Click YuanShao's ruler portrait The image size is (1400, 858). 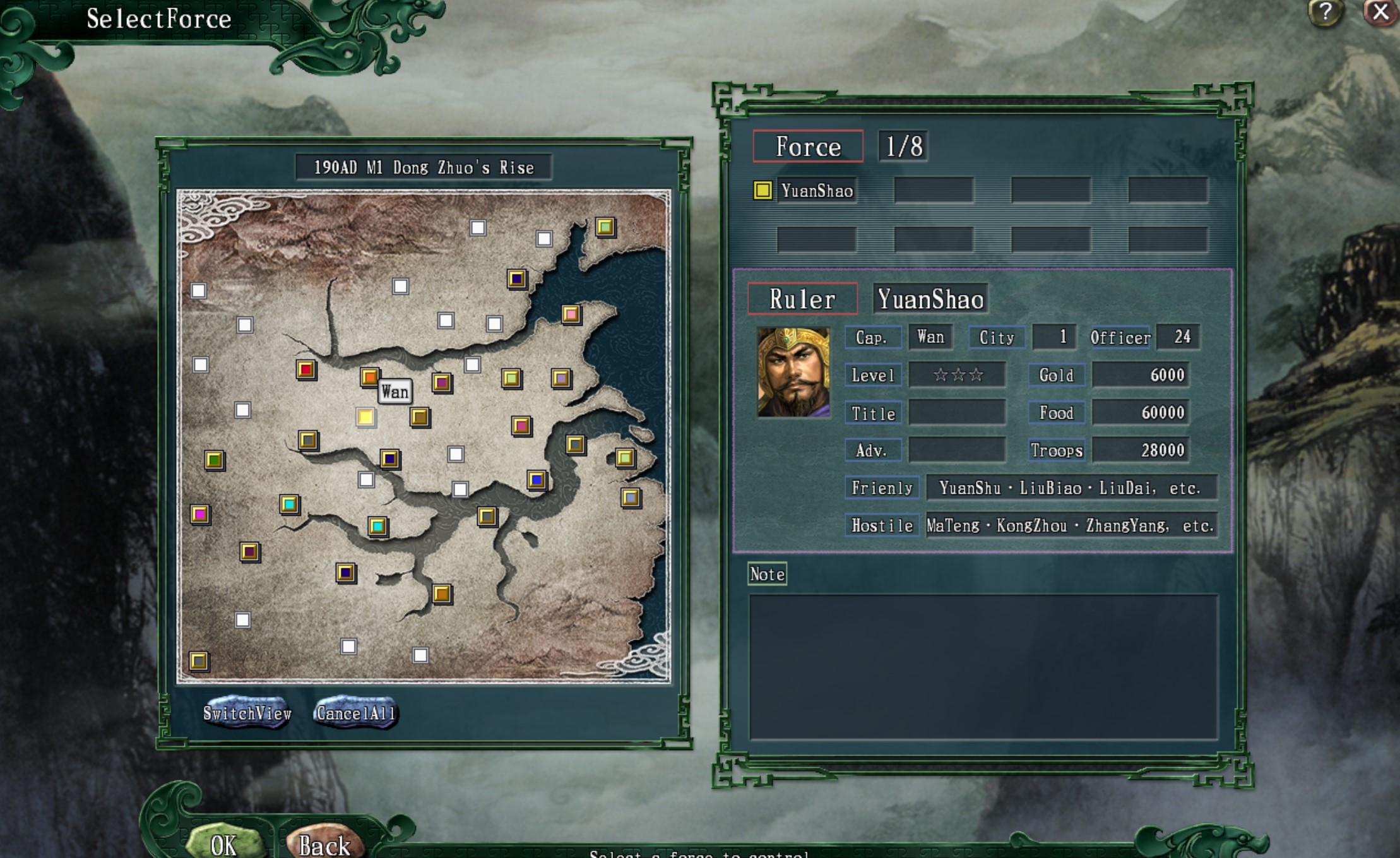tap(793, 372)
